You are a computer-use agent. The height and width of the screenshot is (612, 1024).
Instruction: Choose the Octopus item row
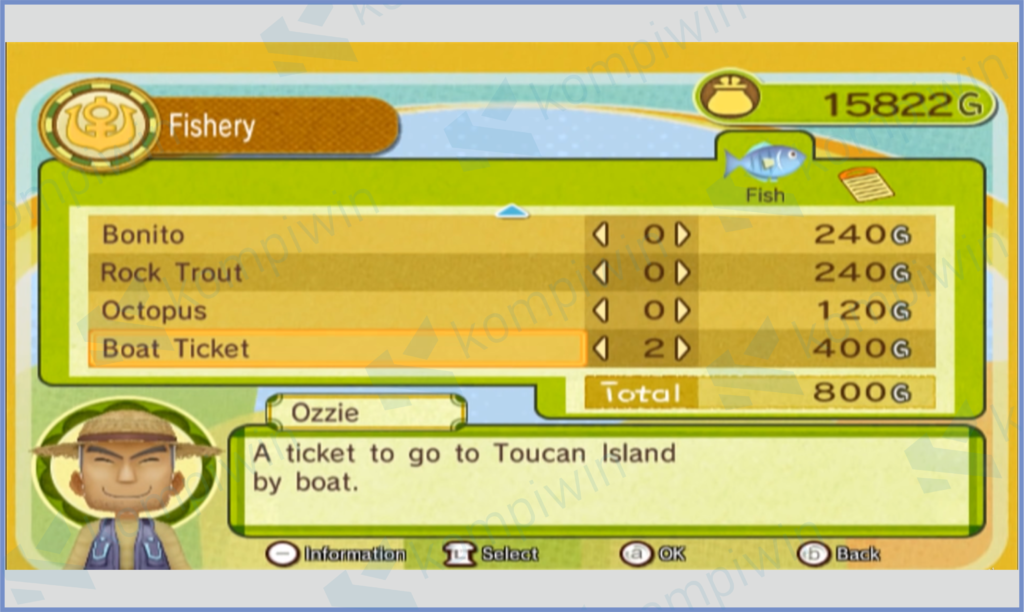[x=340, y=311]
